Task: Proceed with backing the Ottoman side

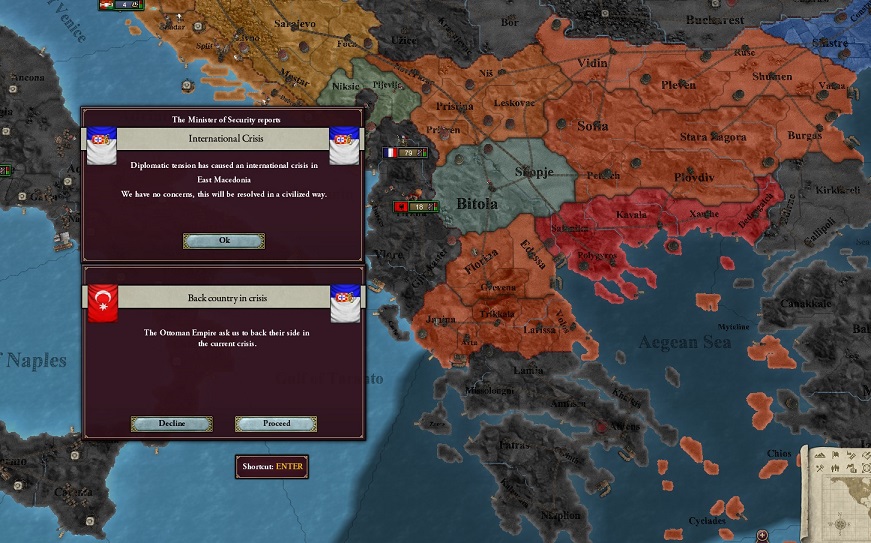Action: tap(276, 423)
